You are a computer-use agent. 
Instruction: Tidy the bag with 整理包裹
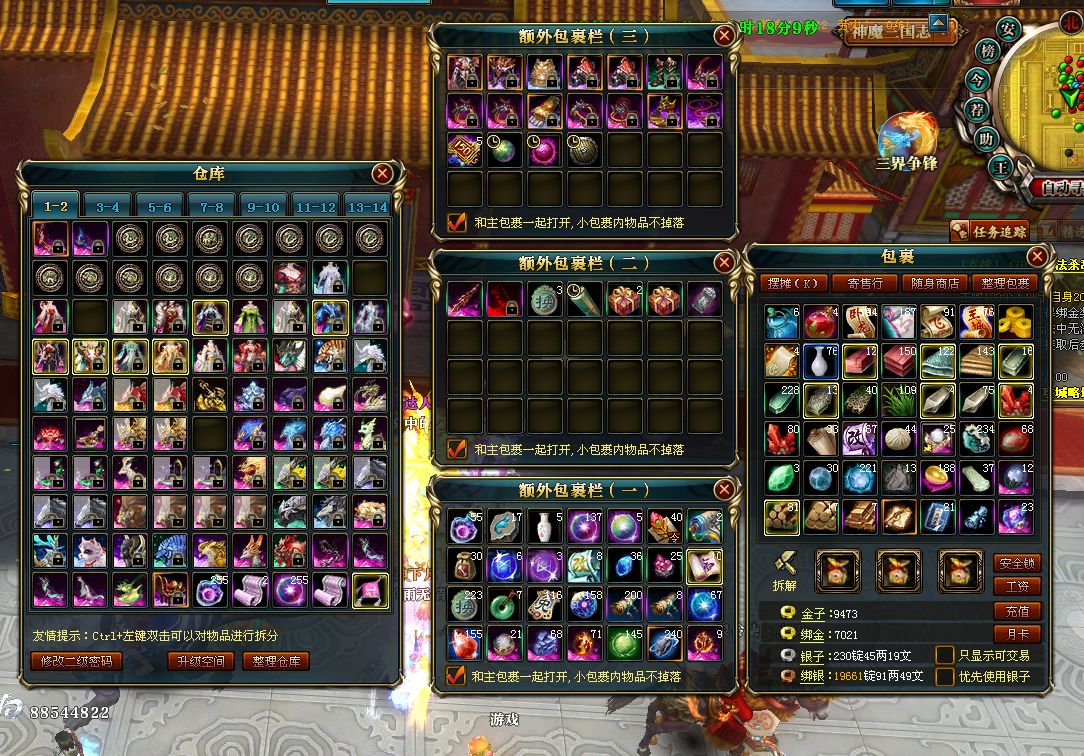pyautogui.click(x=1002, y=283)
